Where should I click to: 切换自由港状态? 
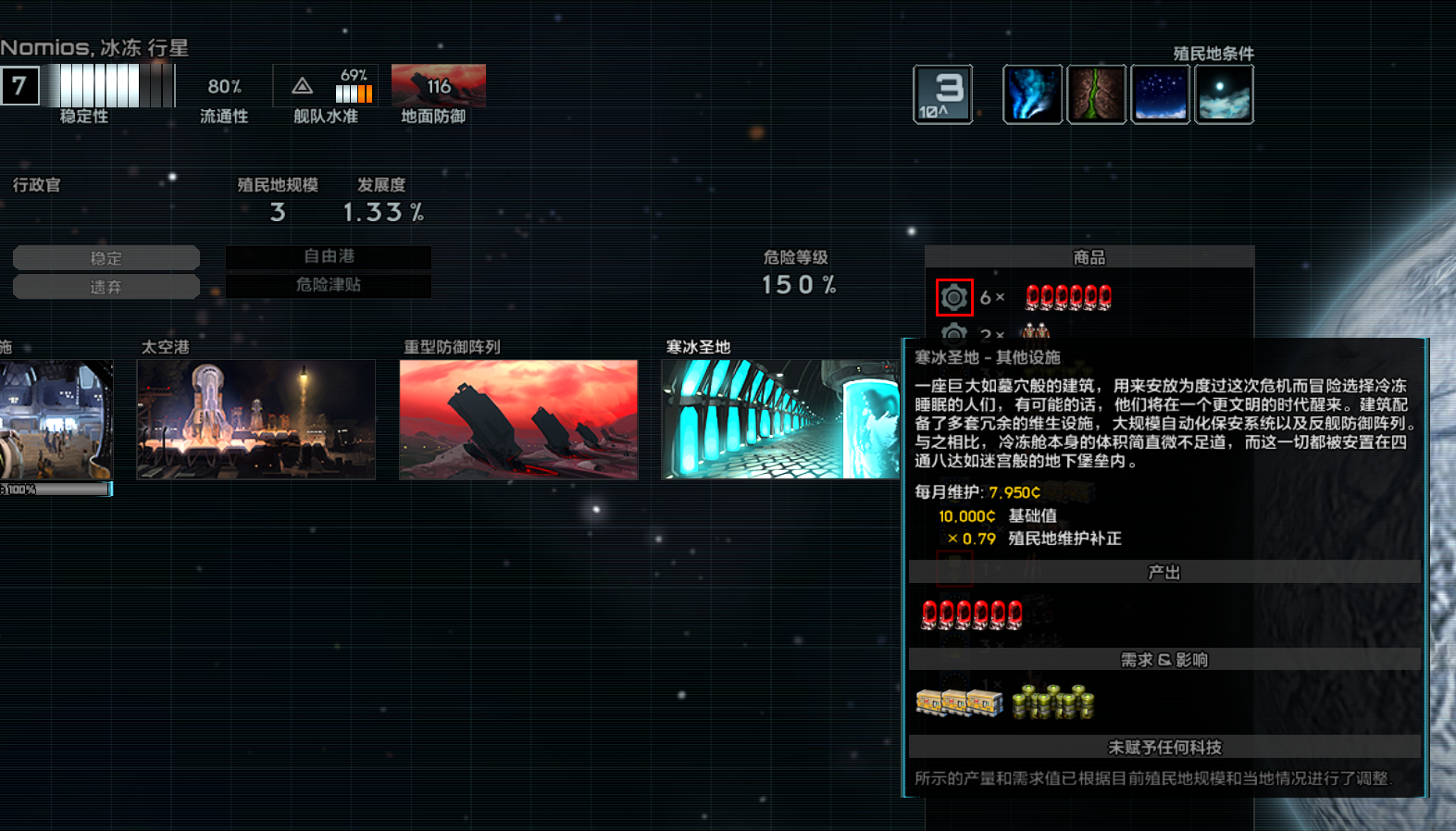329,257
